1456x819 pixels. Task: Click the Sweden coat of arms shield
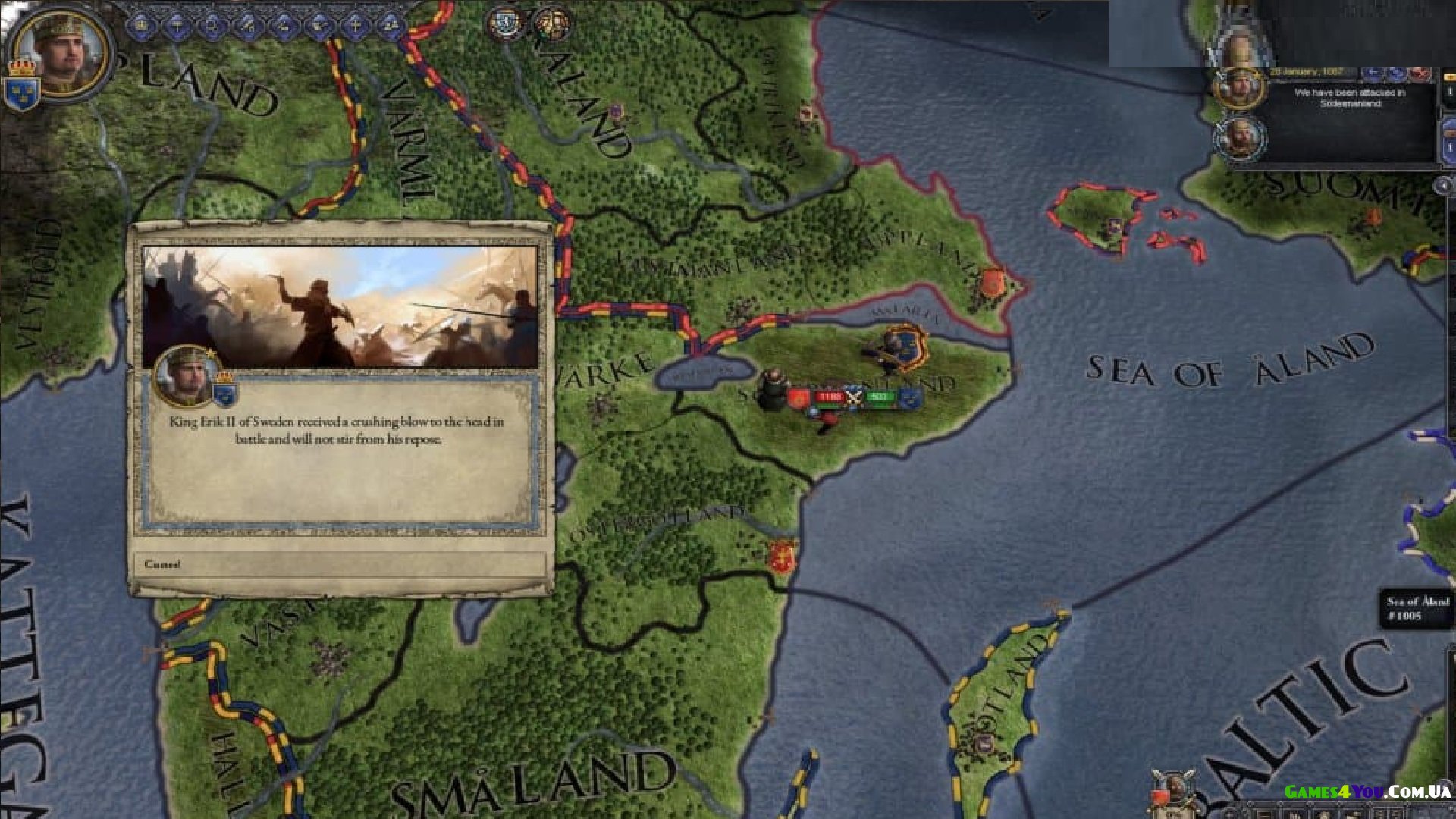pos(21,93)
